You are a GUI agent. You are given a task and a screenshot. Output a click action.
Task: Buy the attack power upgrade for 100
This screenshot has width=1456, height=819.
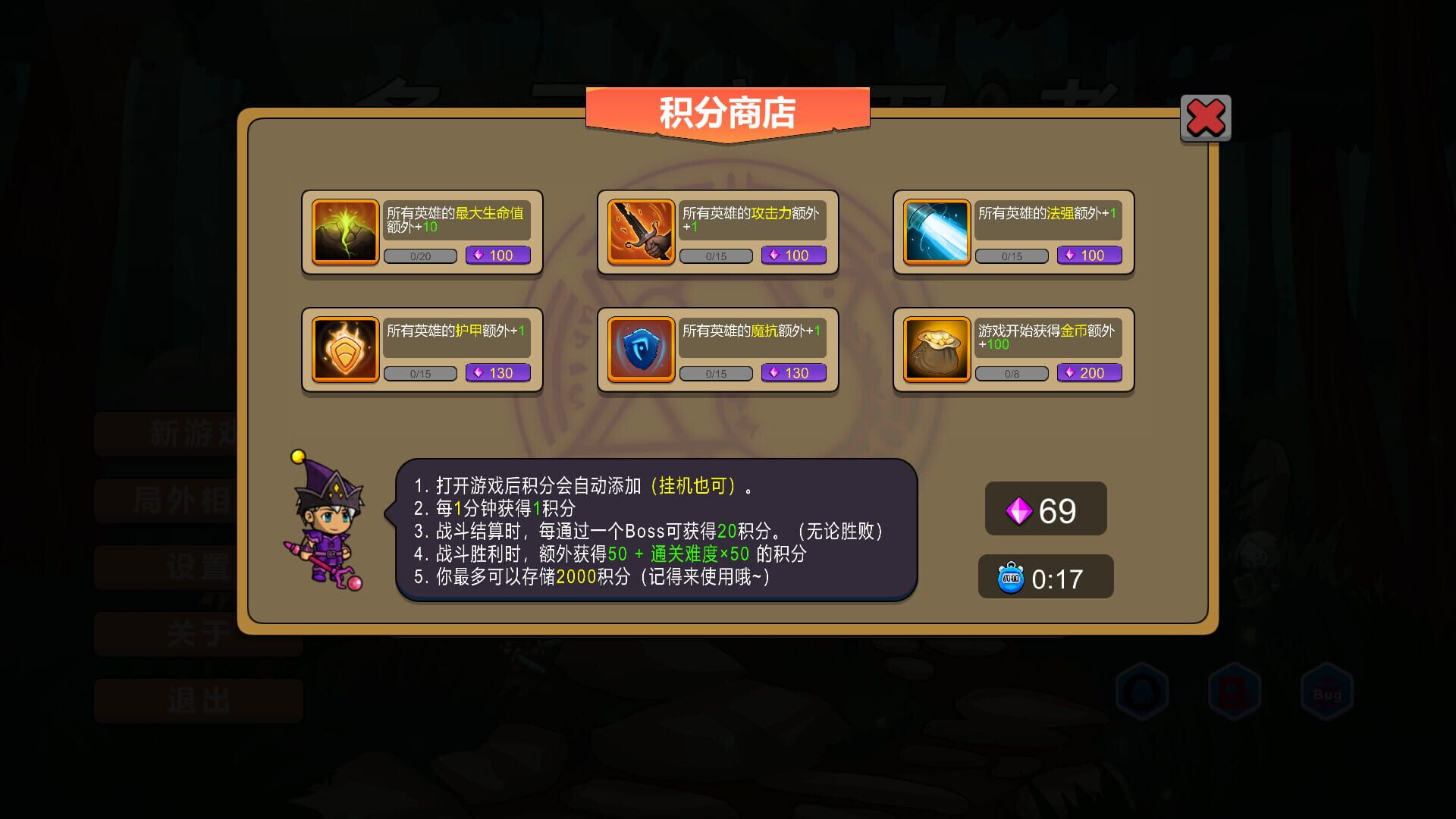(x=793, y=256)
